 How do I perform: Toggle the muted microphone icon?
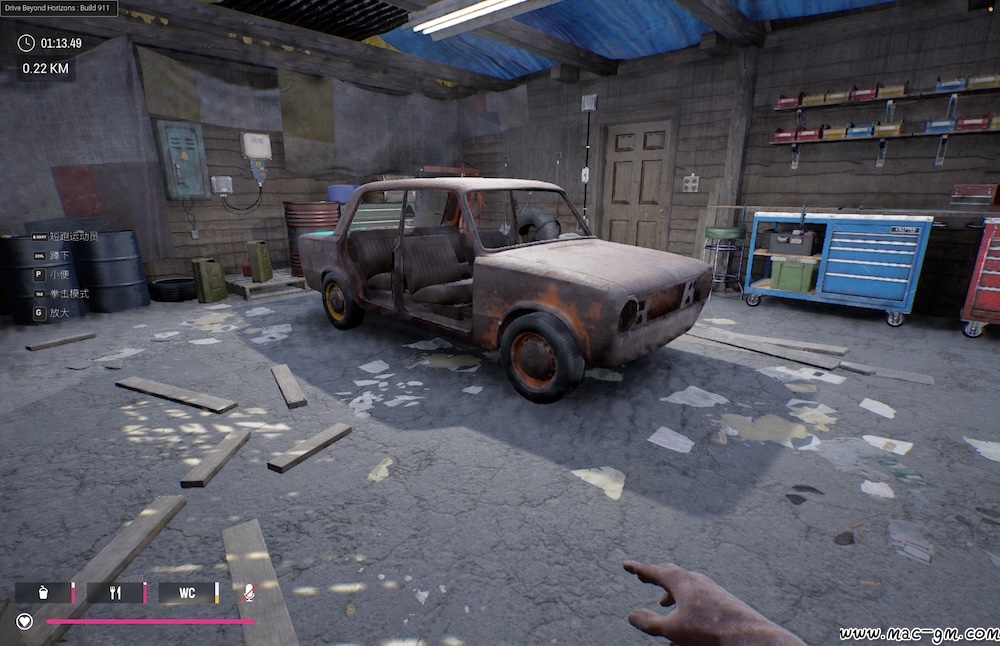tap(248, 593)
